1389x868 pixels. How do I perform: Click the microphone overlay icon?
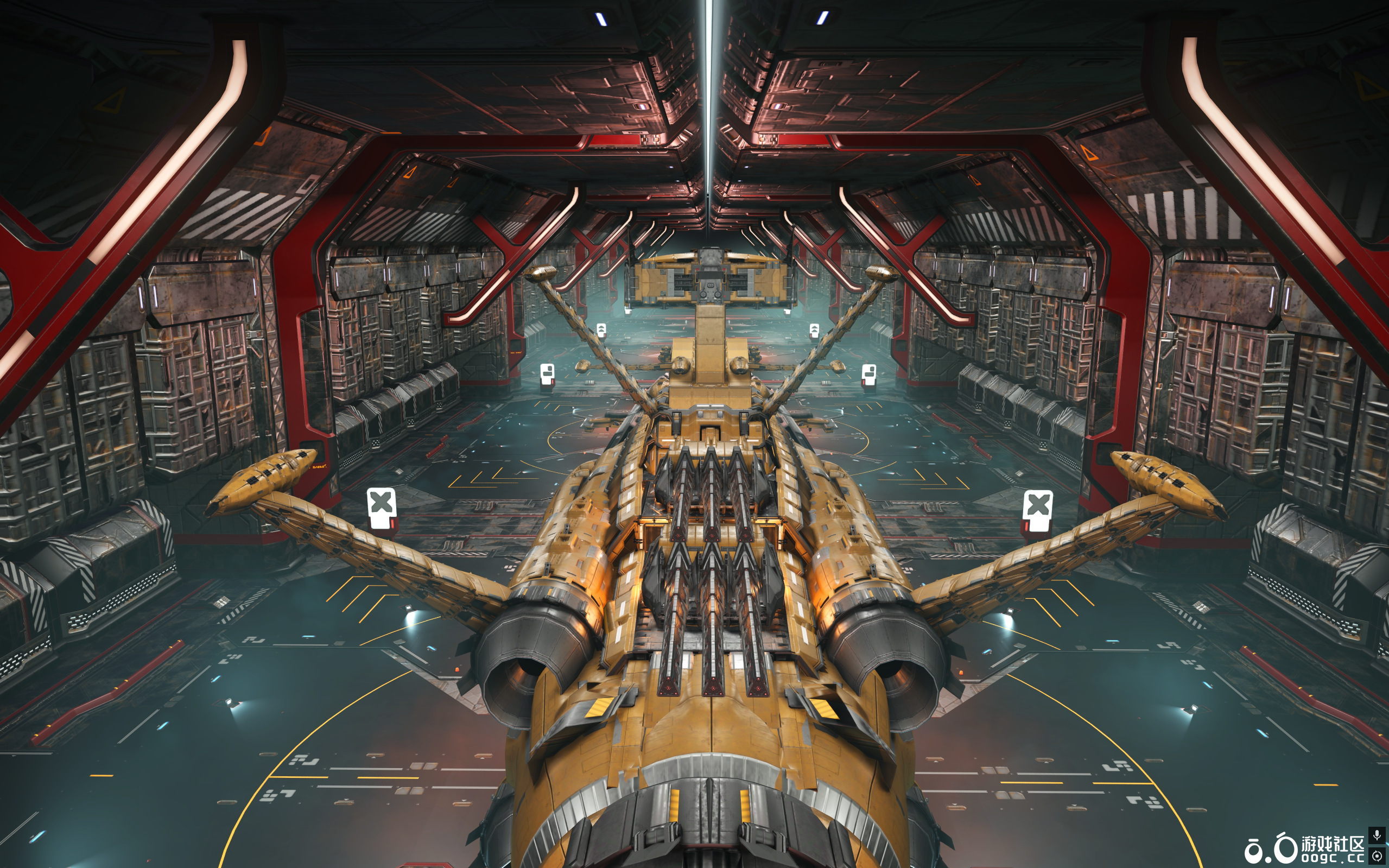[x=1377, y=835]
